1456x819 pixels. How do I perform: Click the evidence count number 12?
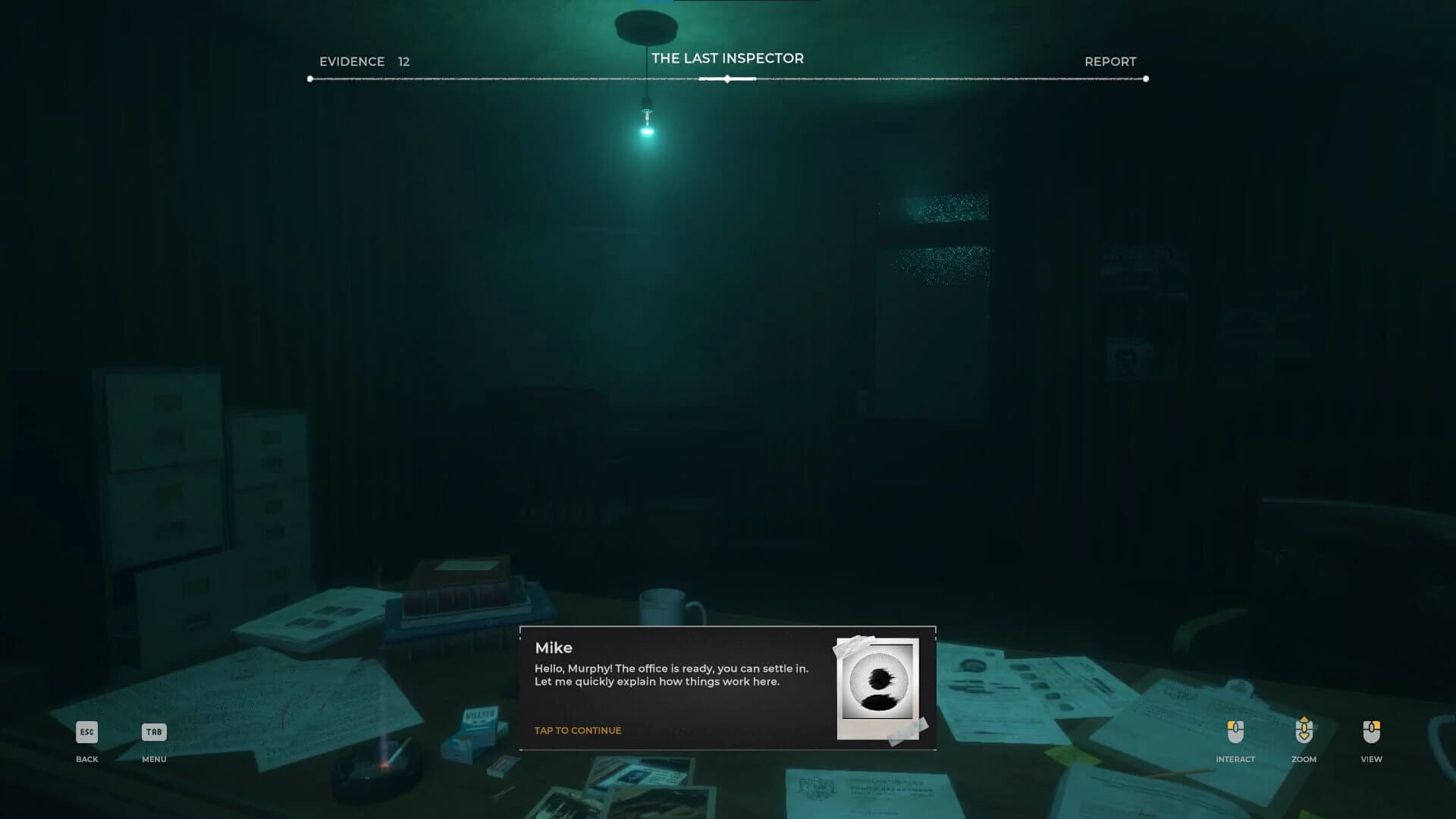[x=403, y=61]
